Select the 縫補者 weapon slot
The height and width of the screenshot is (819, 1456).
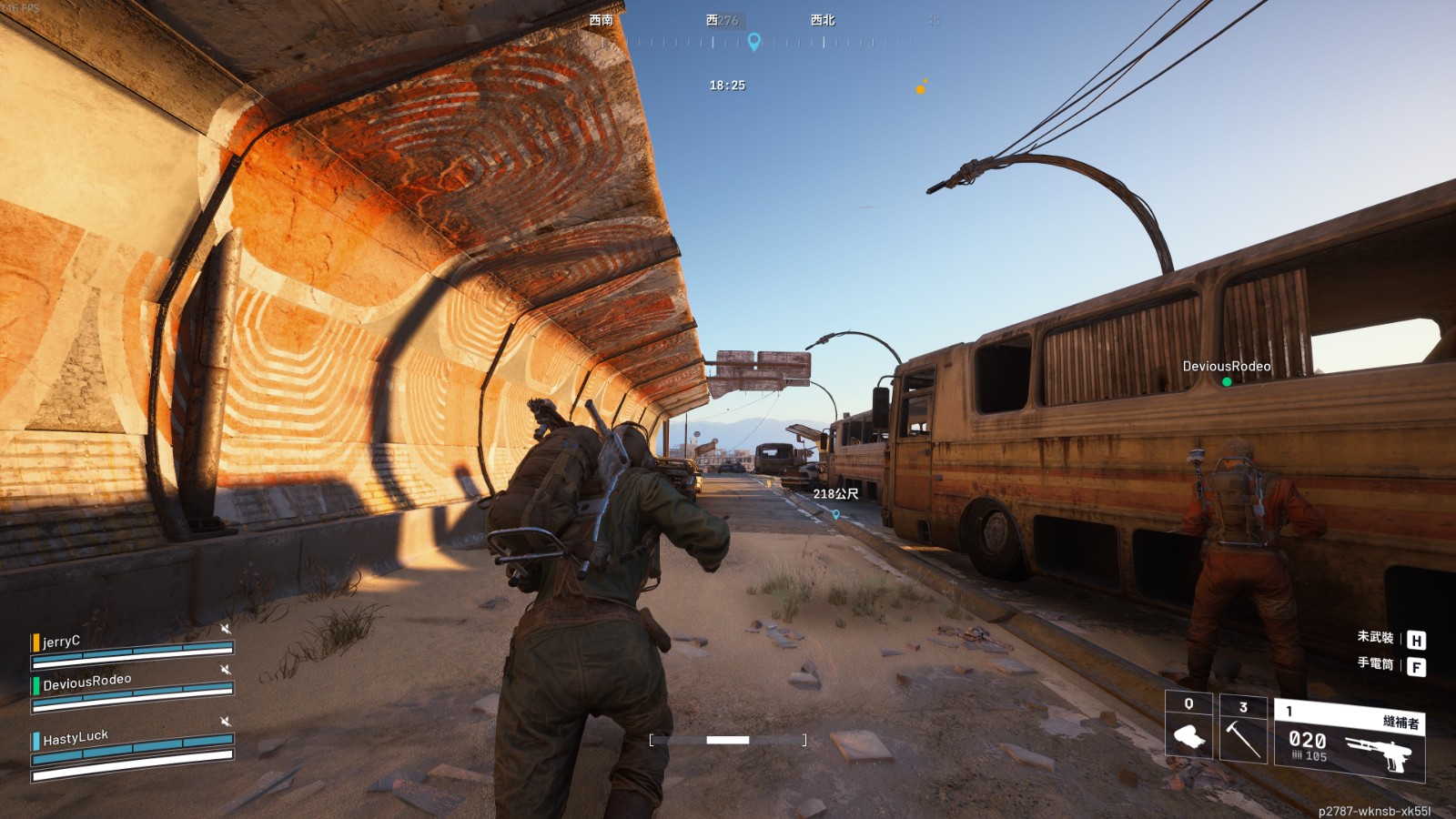[1350, 742]
